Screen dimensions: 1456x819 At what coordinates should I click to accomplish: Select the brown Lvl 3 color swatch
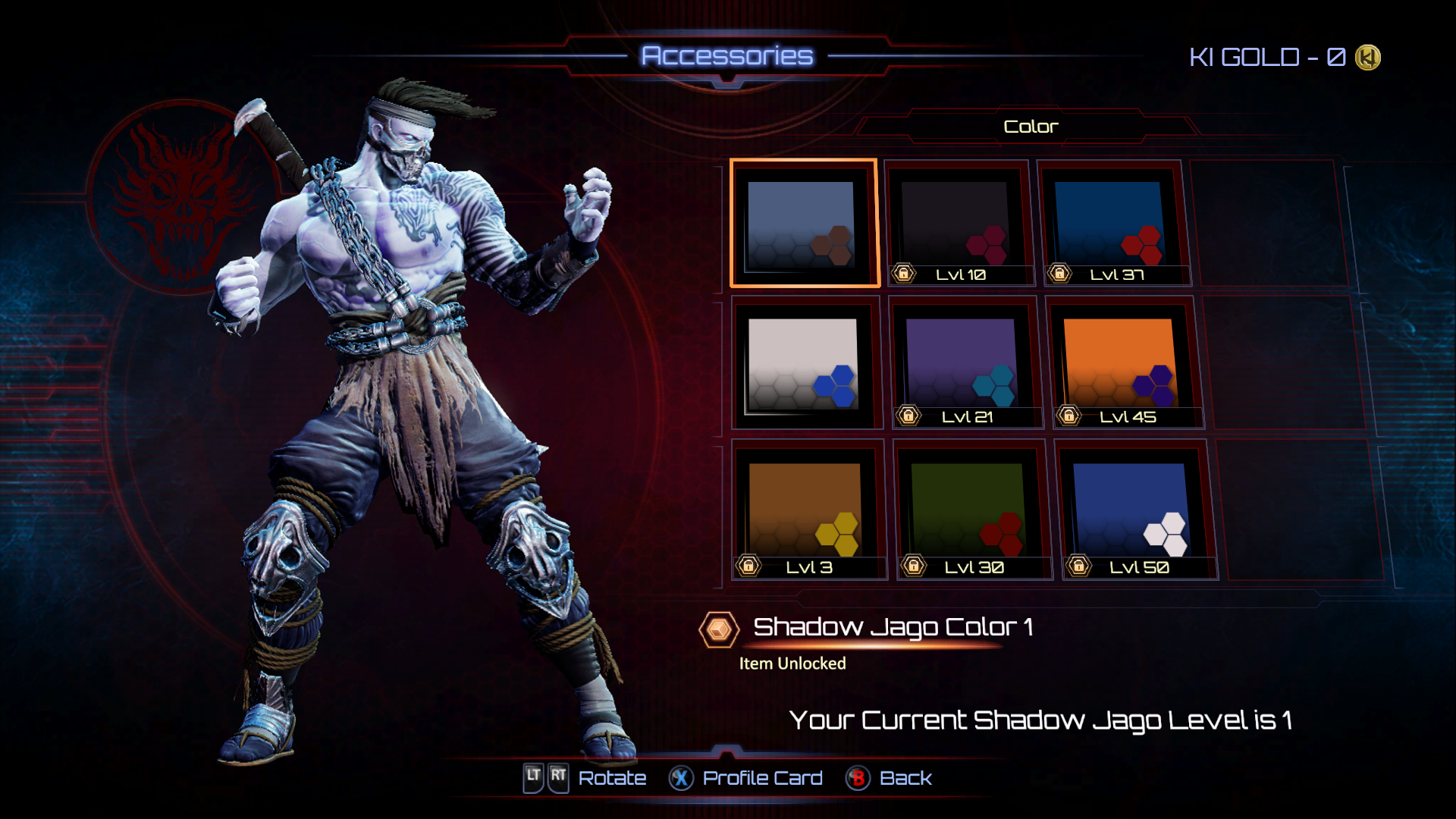coord(807,510)
